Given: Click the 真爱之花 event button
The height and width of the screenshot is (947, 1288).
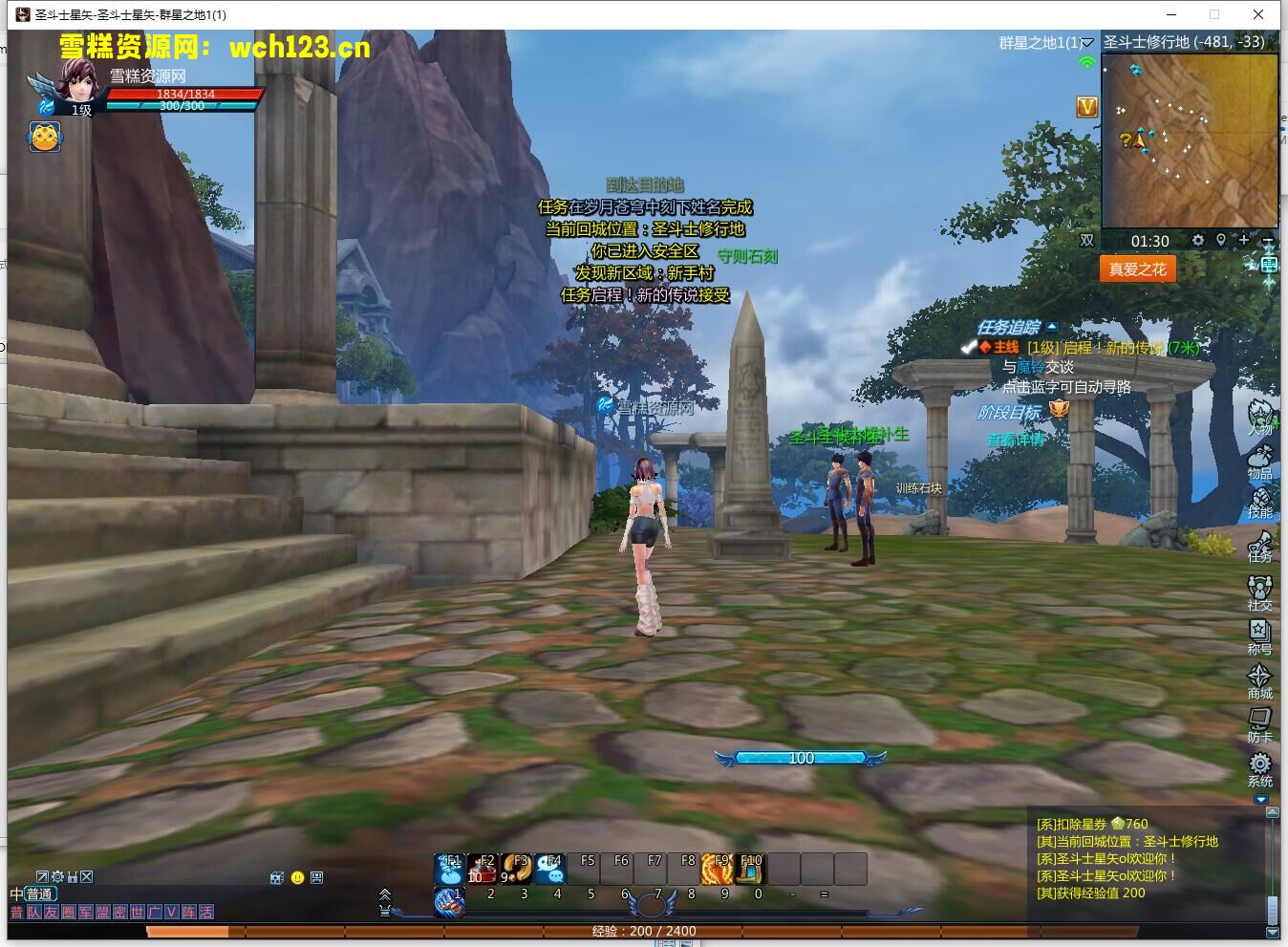Looking at the screenshot, I should (1137, 269).
